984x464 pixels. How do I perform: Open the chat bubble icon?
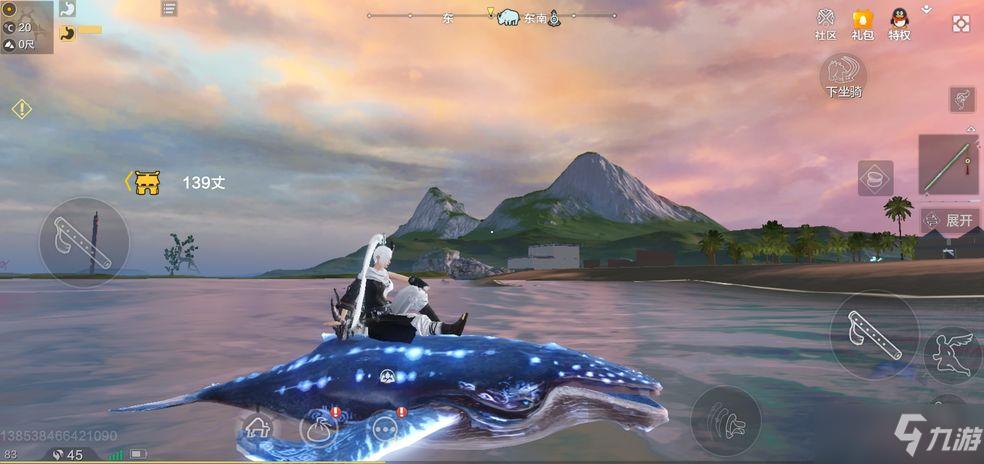385,428
